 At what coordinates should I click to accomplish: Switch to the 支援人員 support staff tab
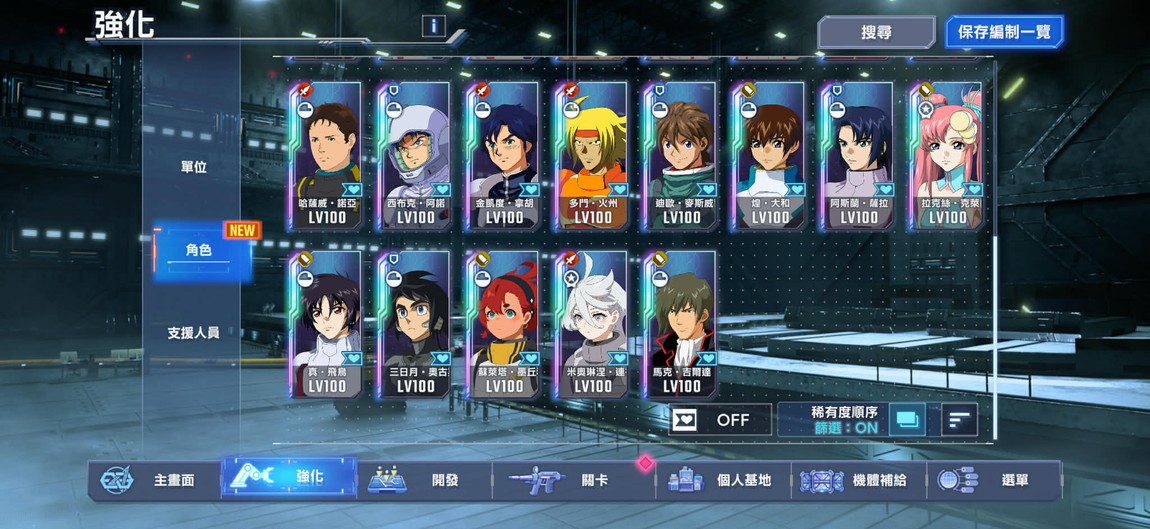pos(193,332)
